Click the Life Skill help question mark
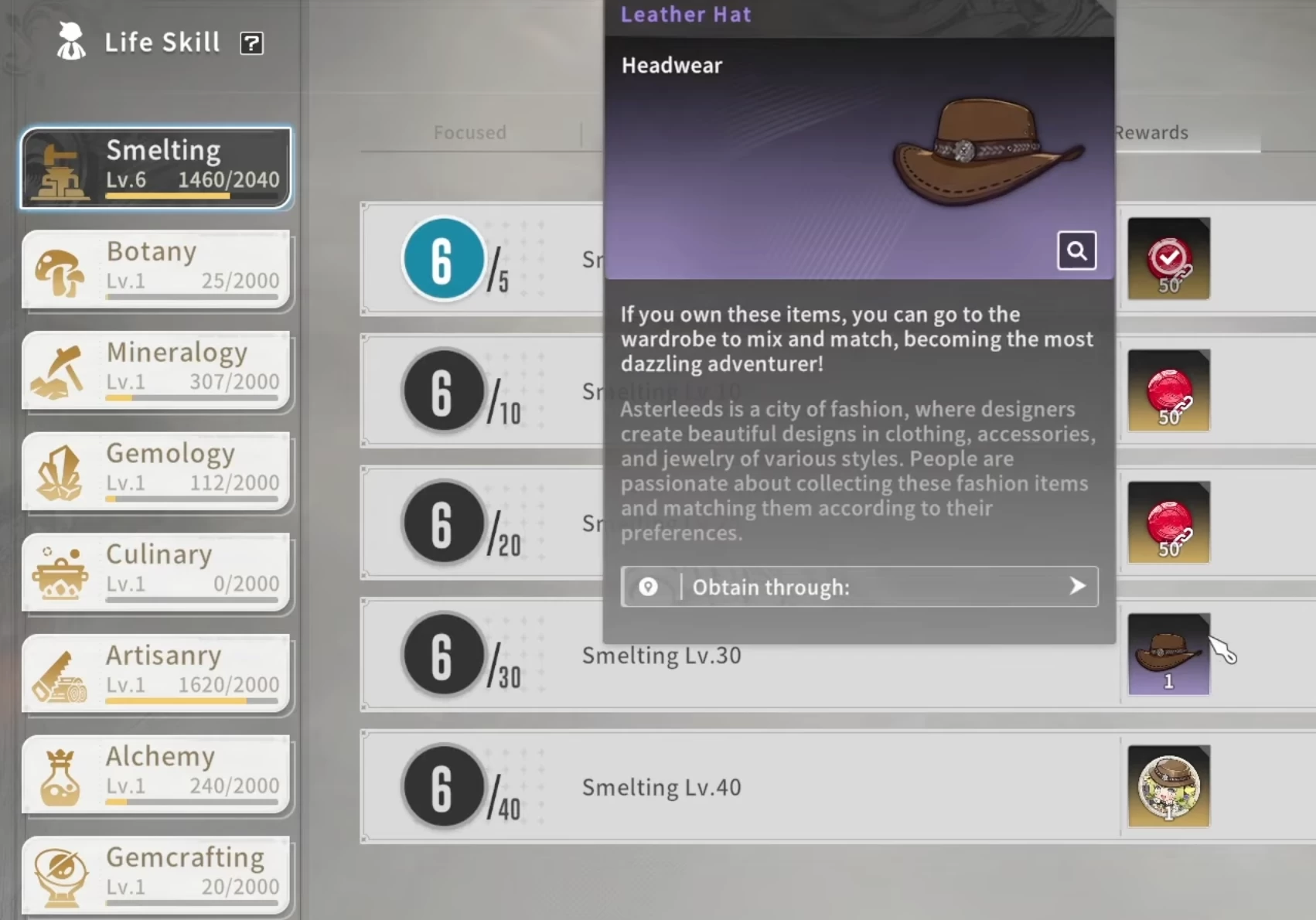Screen dimensions: 1316x920 point(251,43)
